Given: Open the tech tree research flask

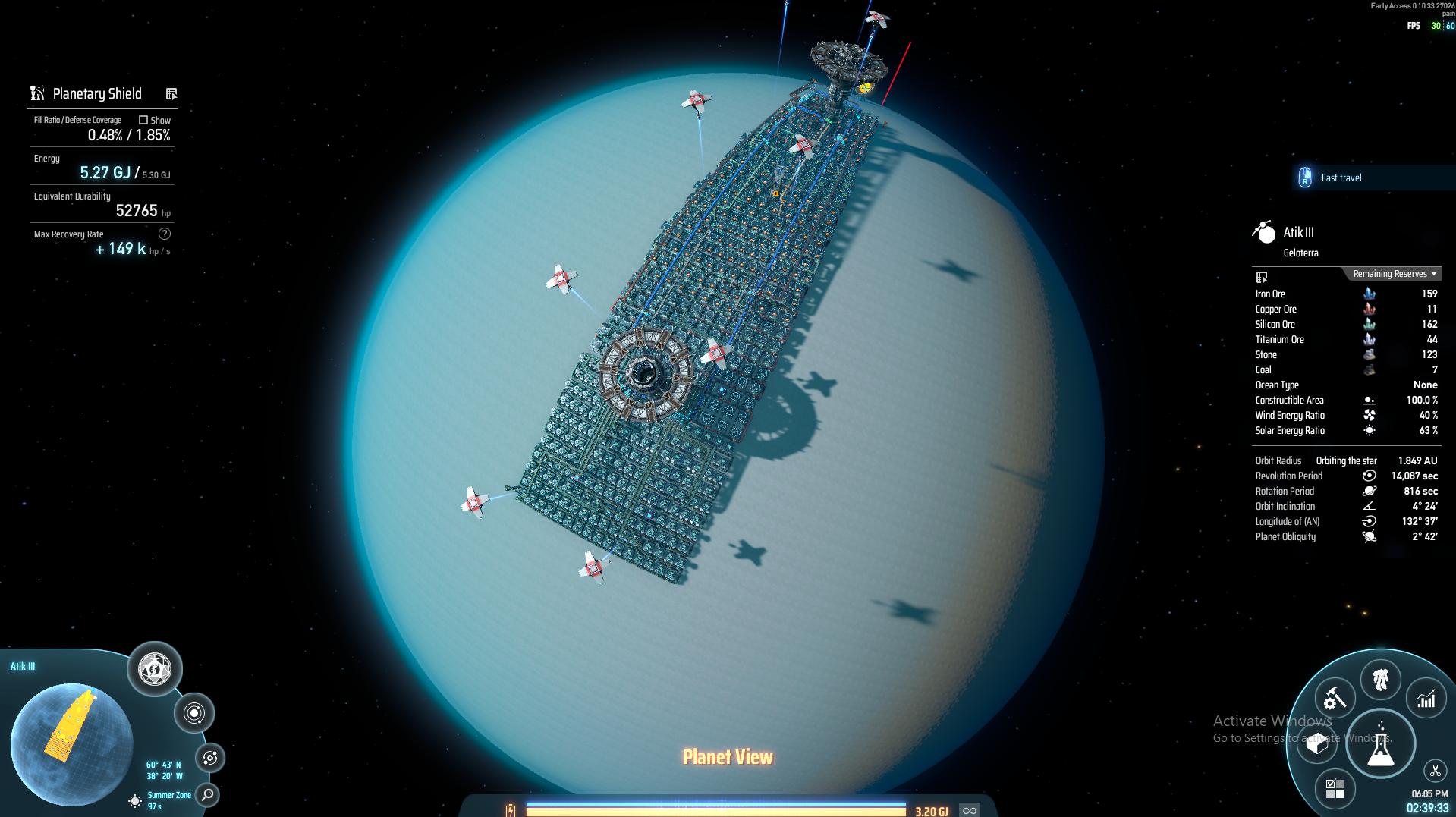Looking at the screenshot, I should pos(1381,744).
